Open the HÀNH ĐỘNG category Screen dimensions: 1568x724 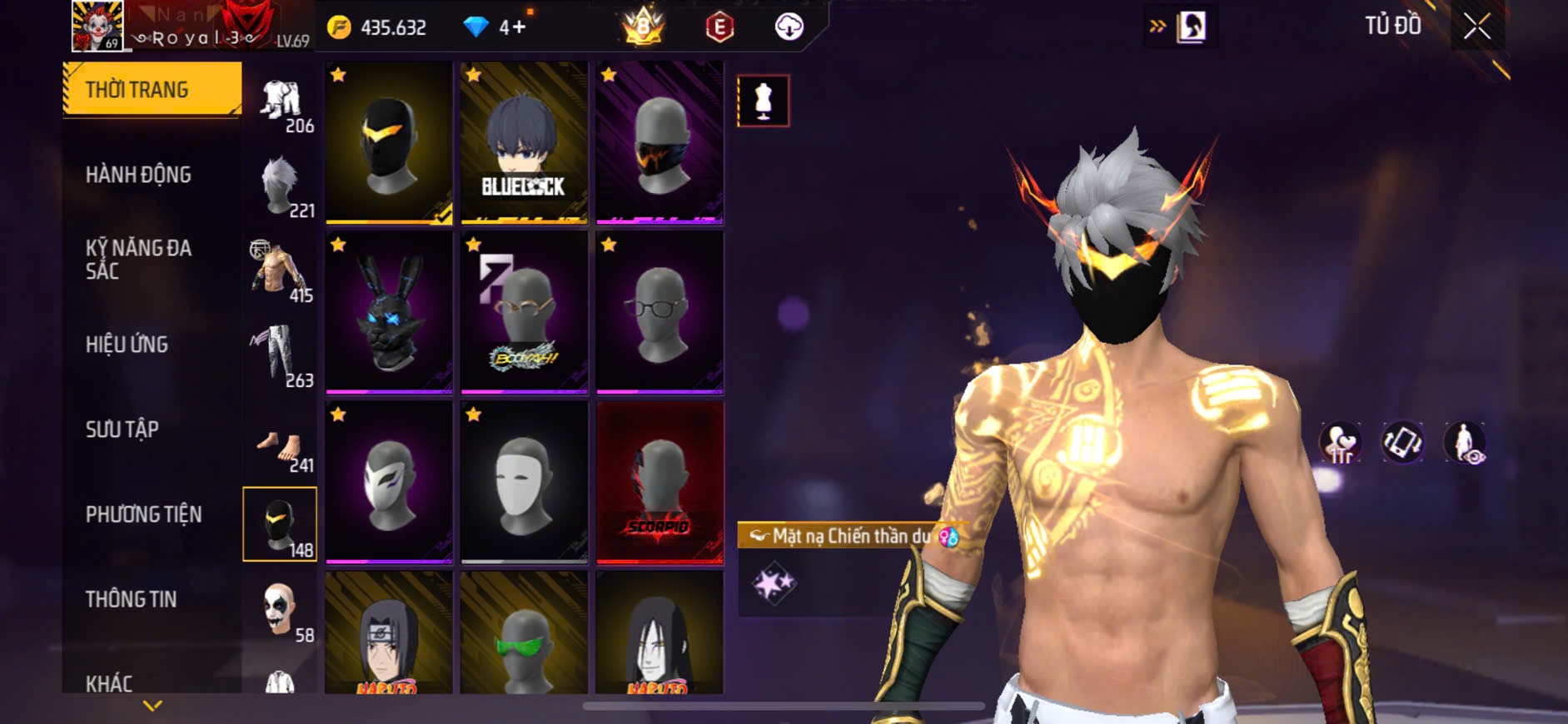point(139,175)
